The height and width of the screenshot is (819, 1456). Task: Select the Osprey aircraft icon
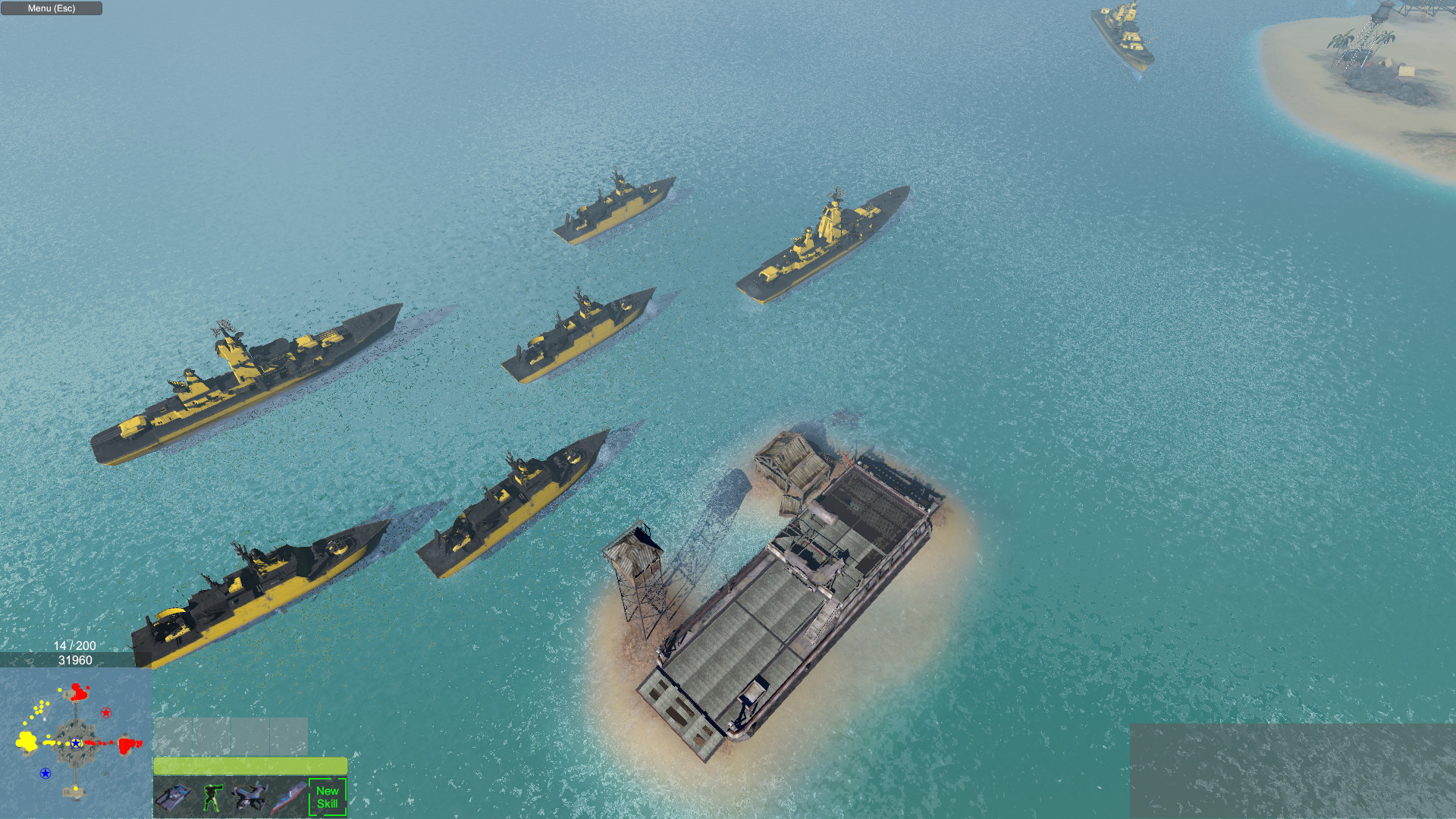(250, 797)
